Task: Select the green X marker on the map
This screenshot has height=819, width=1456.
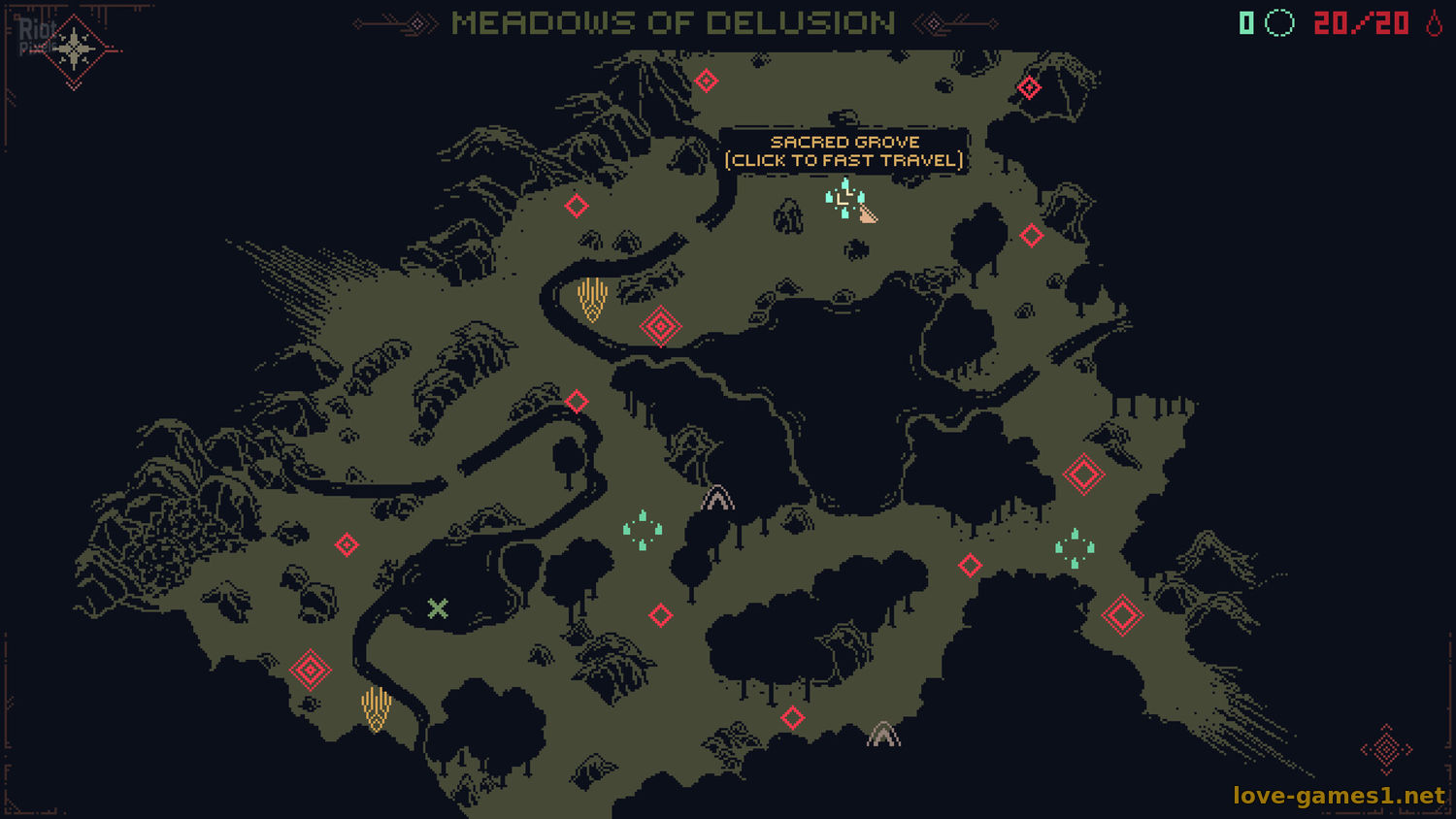Action: tap(438, 608)
